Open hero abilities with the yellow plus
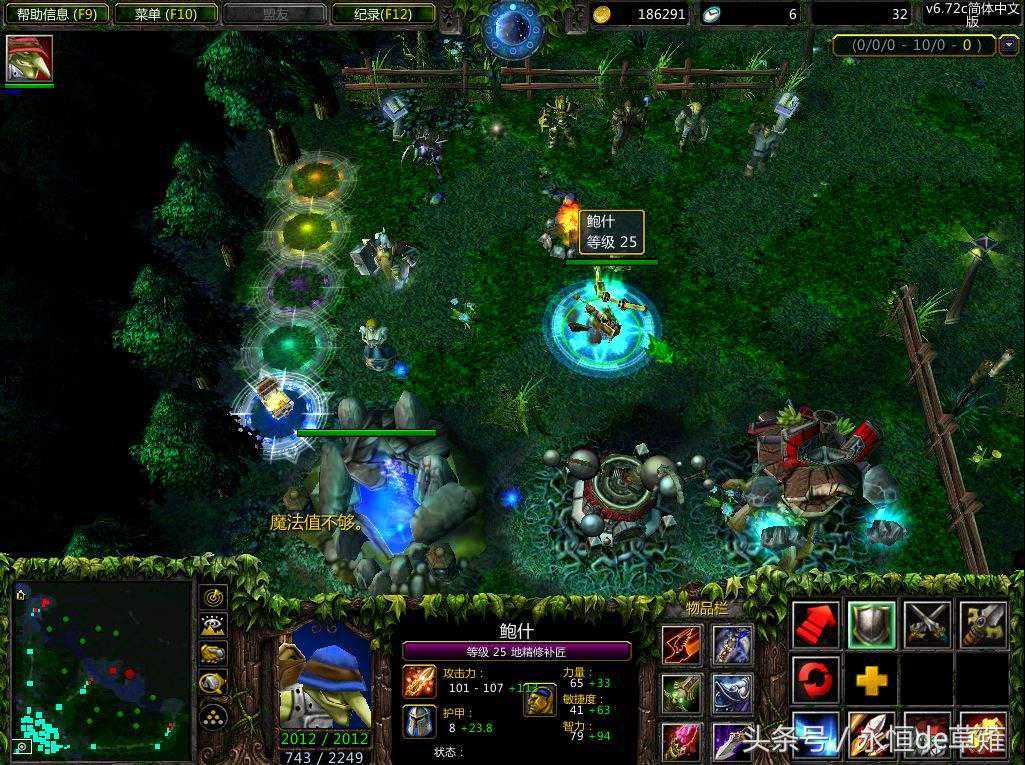 coord(871,680)
